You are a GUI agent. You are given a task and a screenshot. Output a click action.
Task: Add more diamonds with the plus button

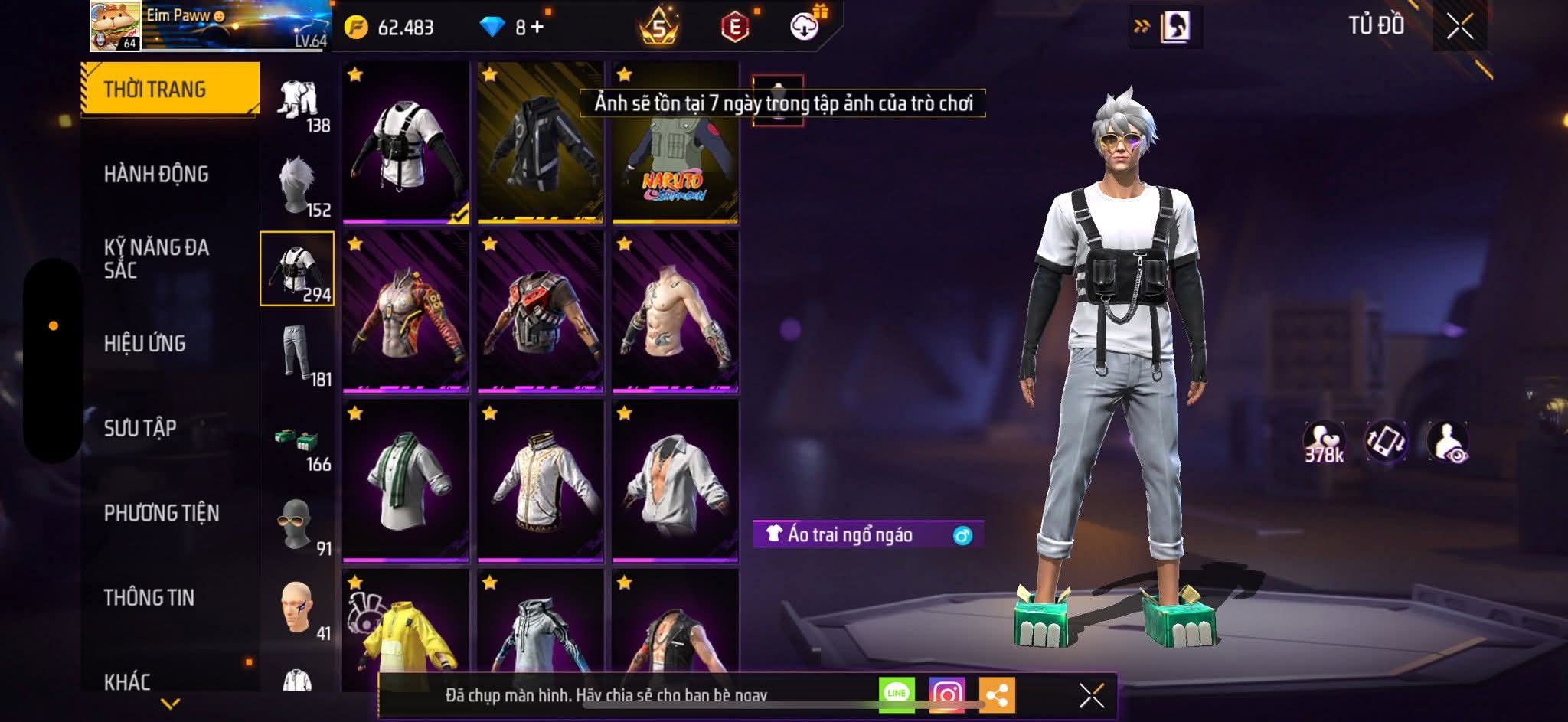click(x=537, y=28)
